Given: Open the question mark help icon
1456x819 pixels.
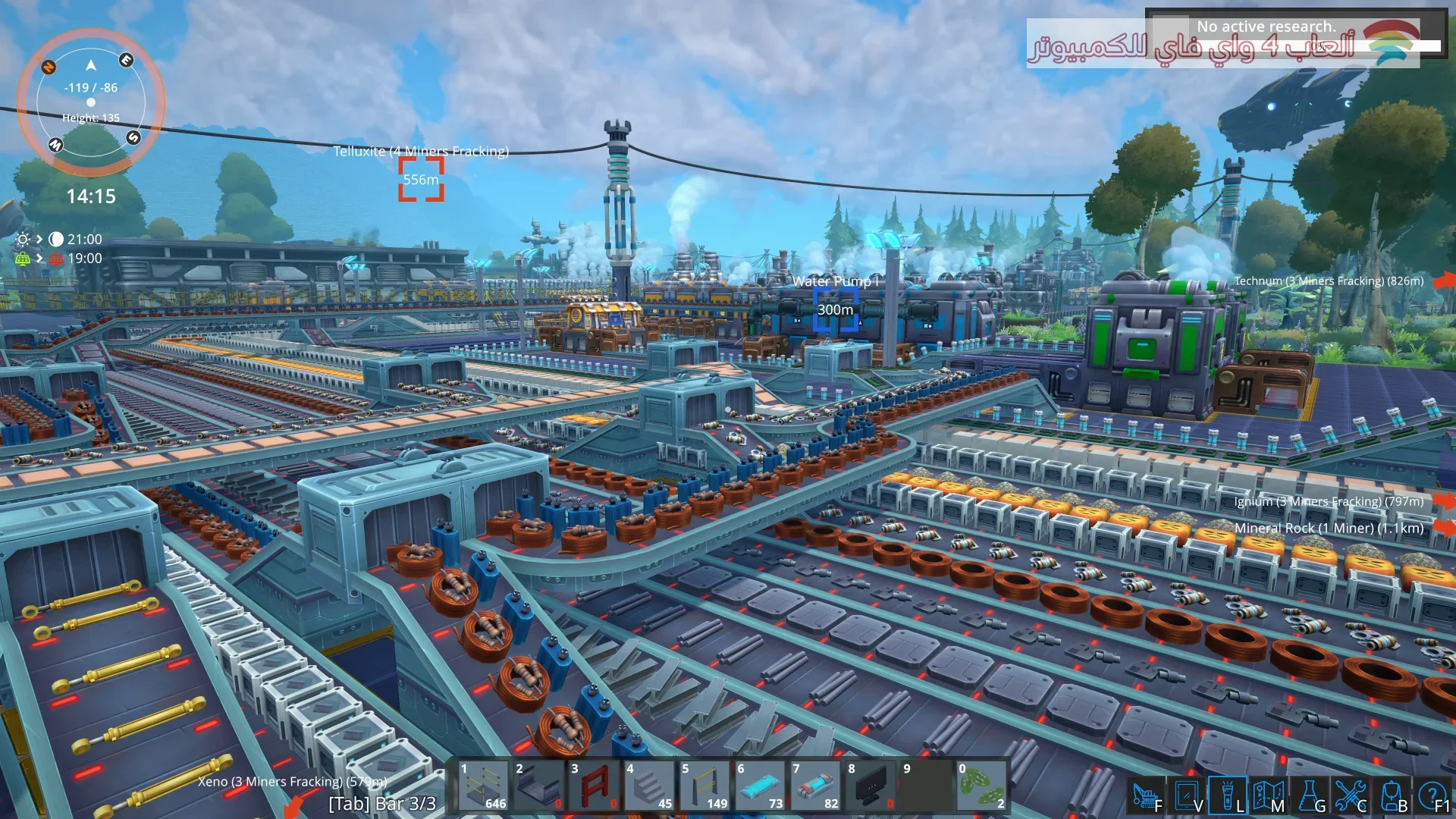Looking at the screenshot, I should [x=1432, y=796].
